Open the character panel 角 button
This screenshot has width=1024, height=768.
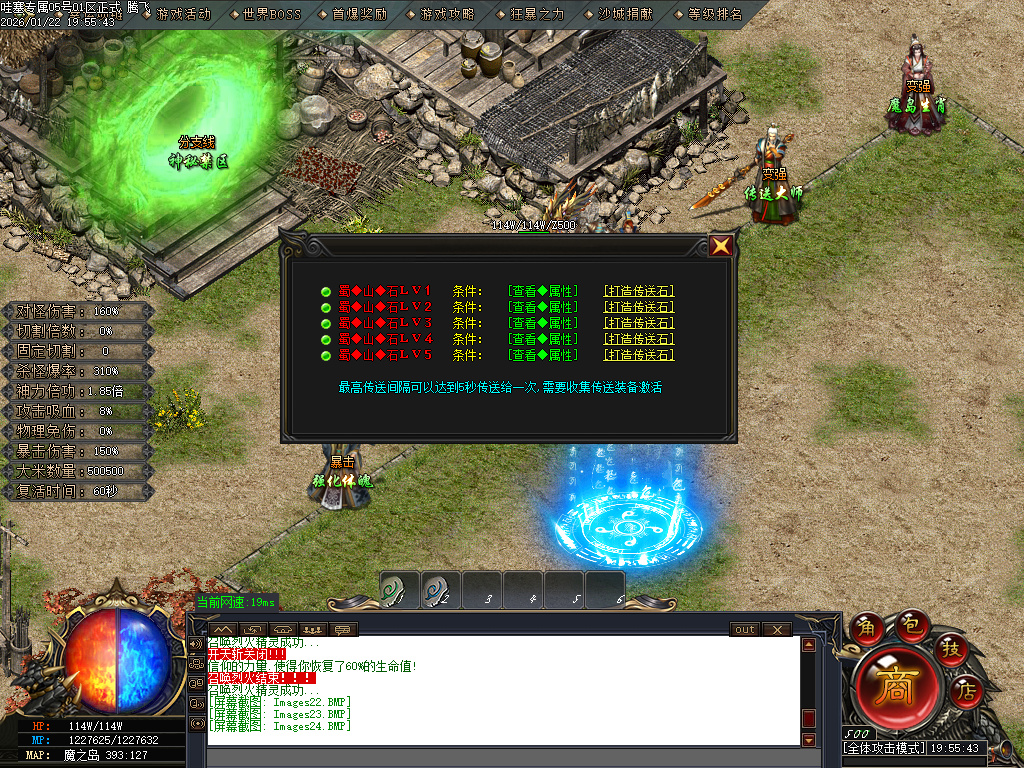864,628
